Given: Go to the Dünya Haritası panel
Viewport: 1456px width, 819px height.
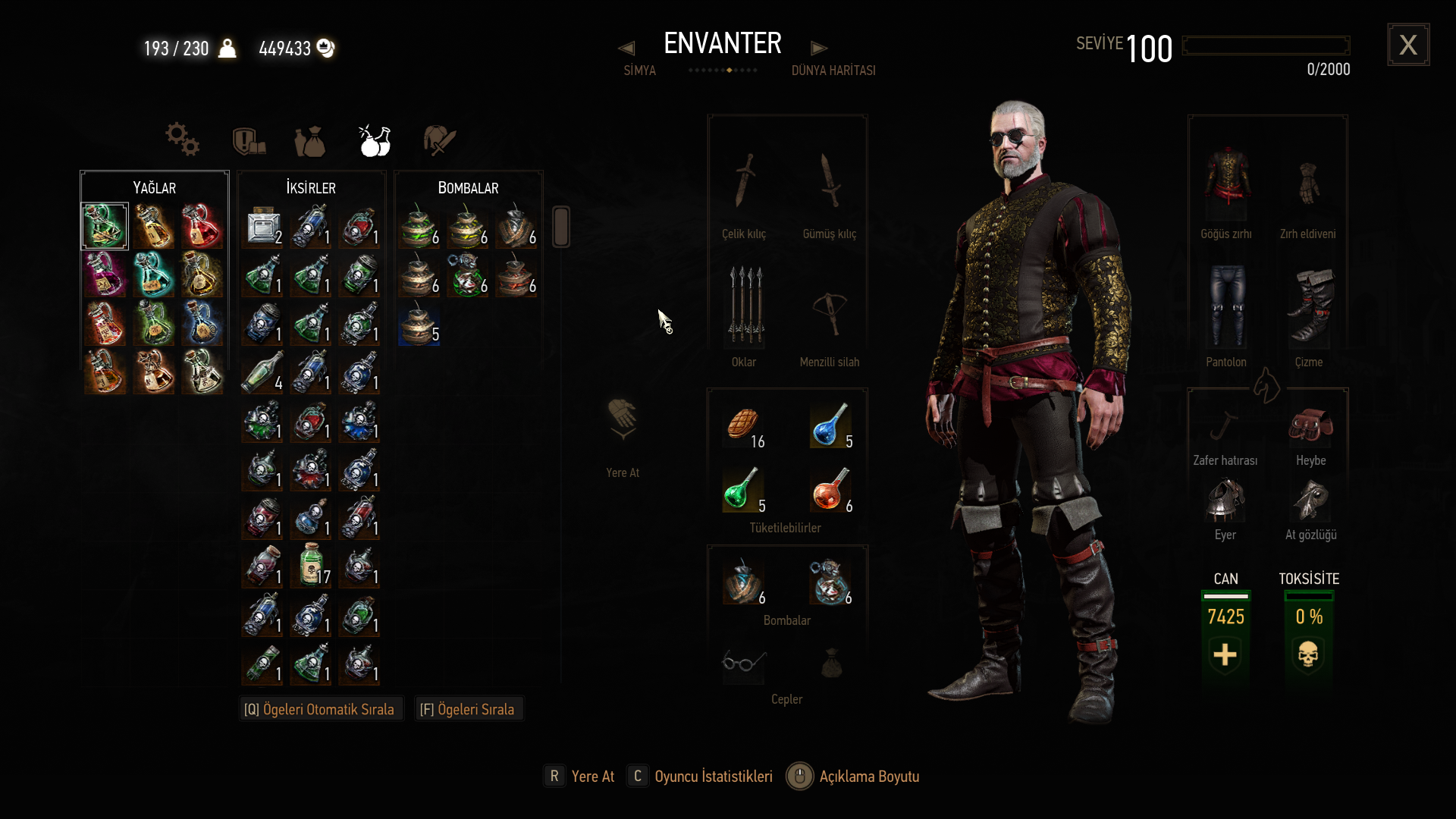Looking at the screenshot, I should (833, 70).
